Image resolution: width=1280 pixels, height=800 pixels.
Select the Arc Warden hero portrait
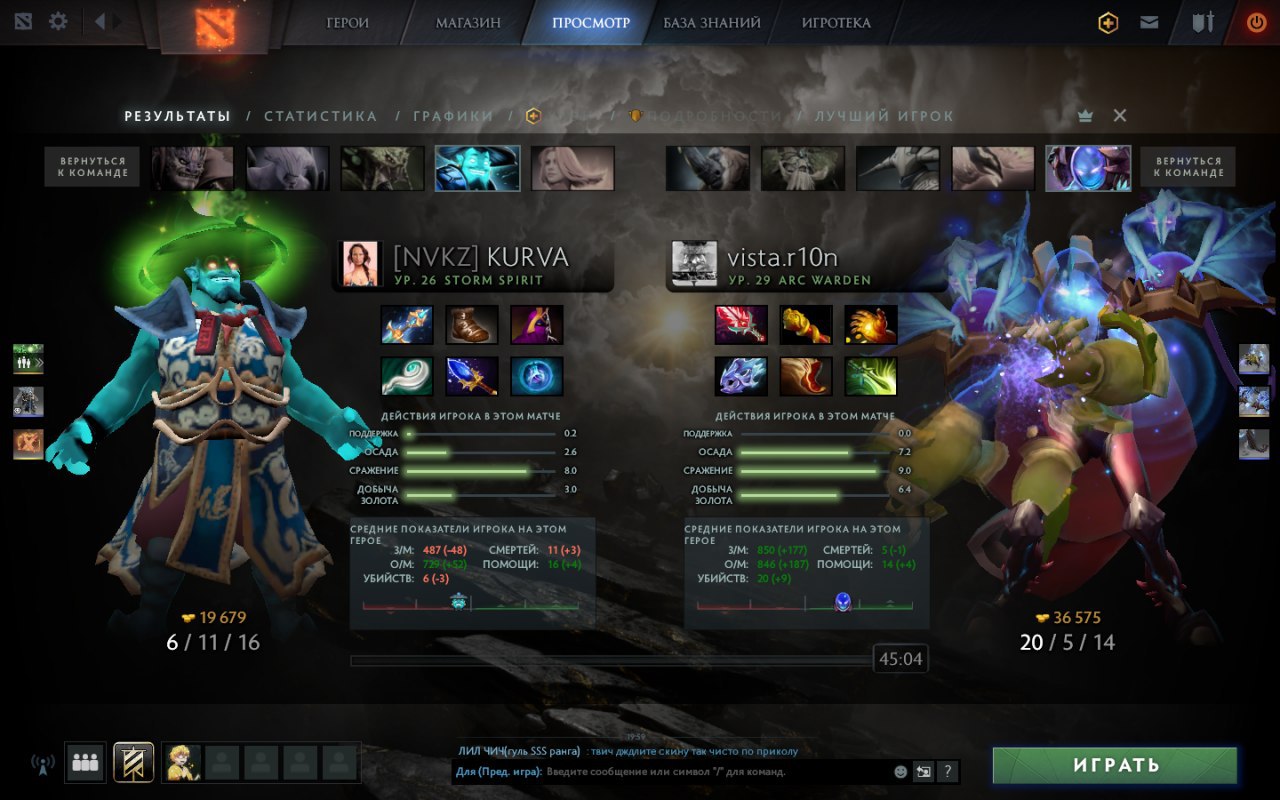point(1088,168)
